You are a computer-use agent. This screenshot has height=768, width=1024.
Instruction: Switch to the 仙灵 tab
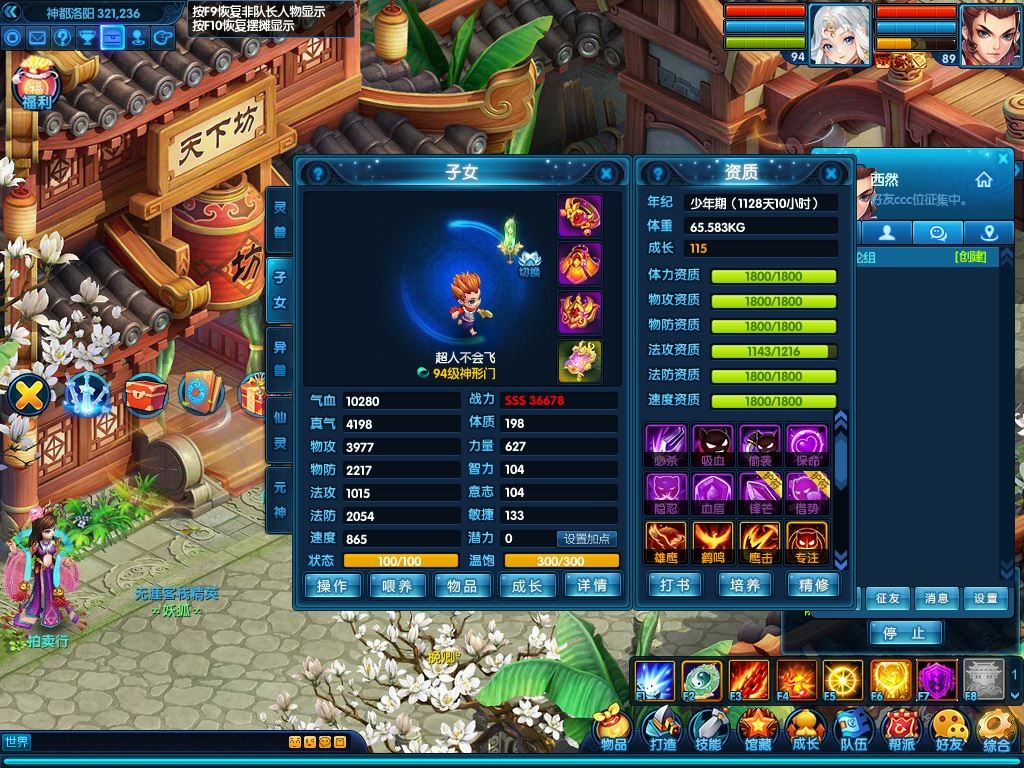click(280, 427)
